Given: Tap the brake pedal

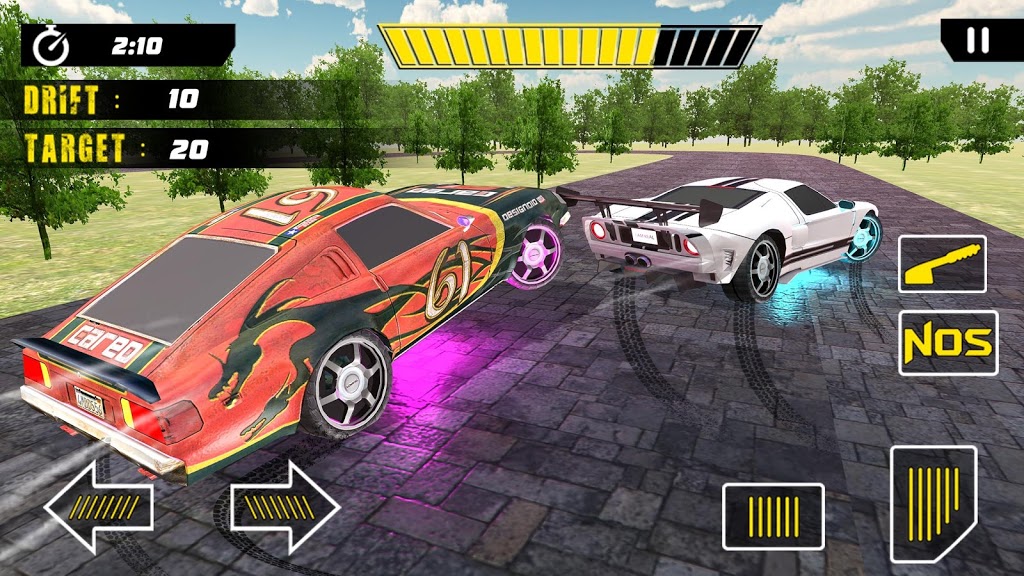Looking at the screenshot, I should [x=773, y=516].
